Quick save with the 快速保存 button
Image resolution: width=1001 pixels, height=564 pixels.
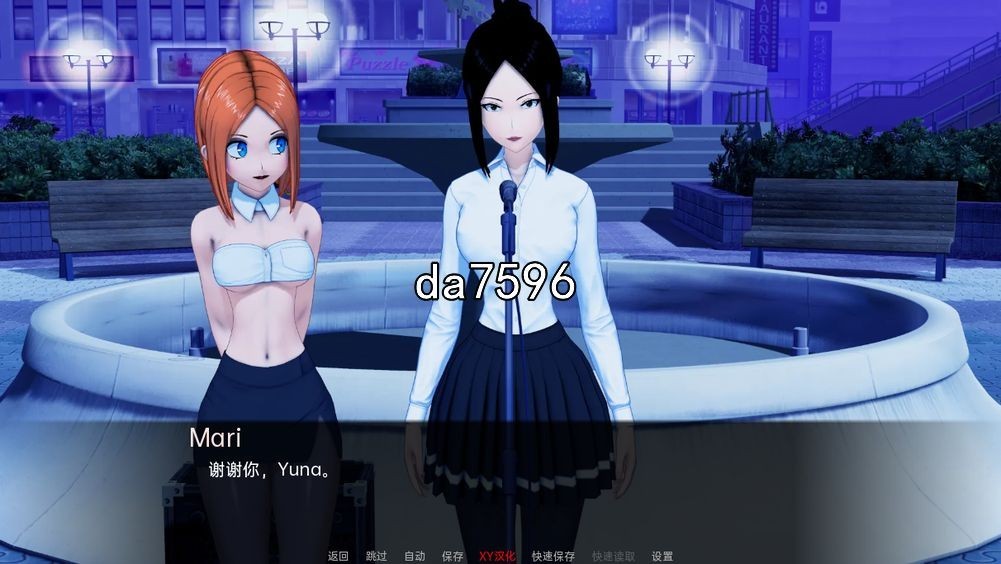coord(553,556)
